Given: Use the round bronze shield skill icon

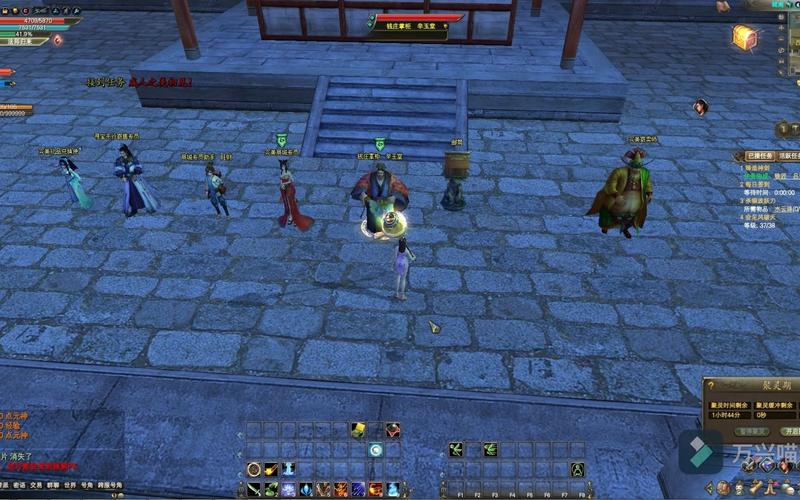Looking at the screenshot, I should click(253, 469).
